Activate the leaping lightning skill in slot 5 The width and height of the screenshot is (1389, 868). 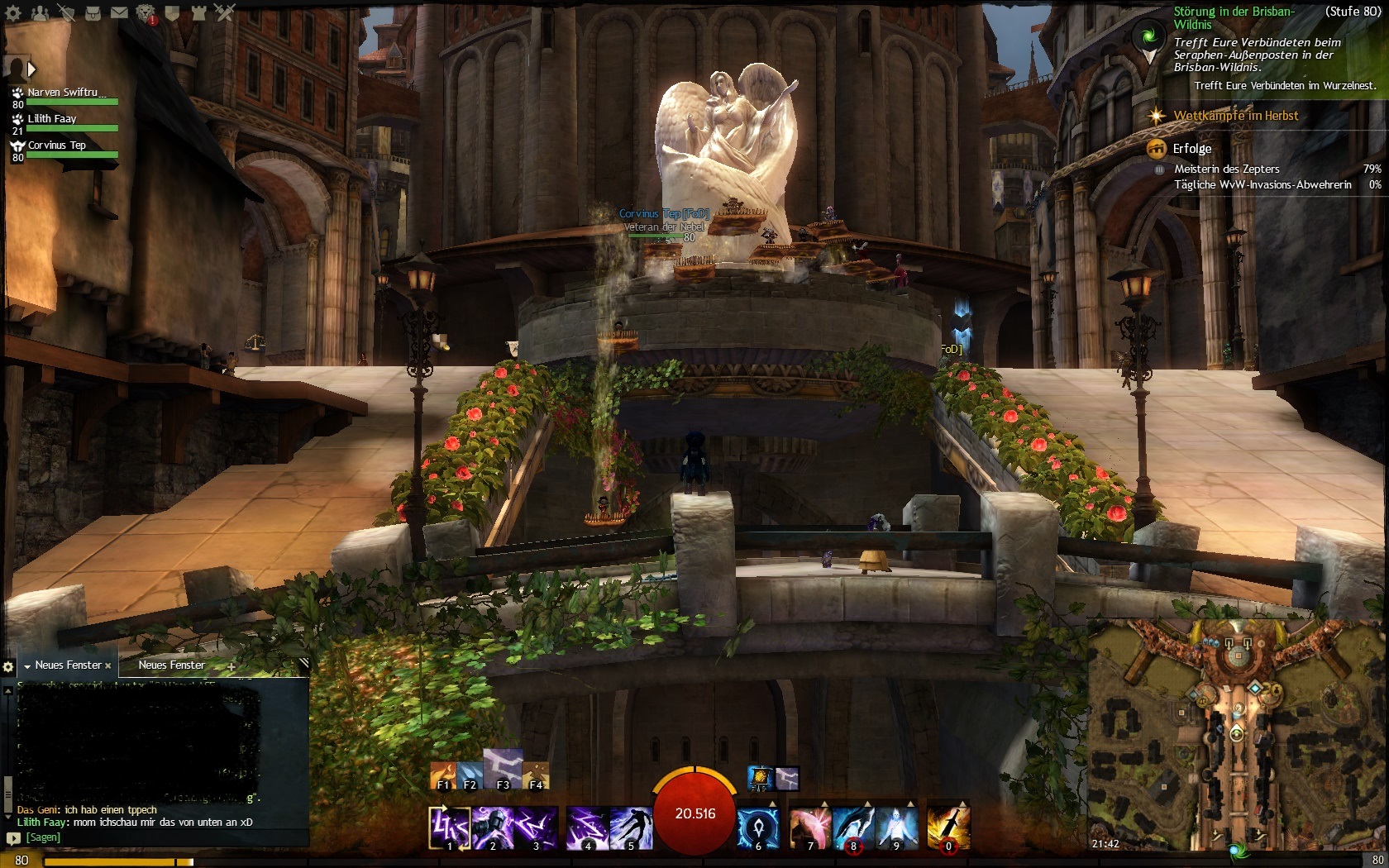631,827
